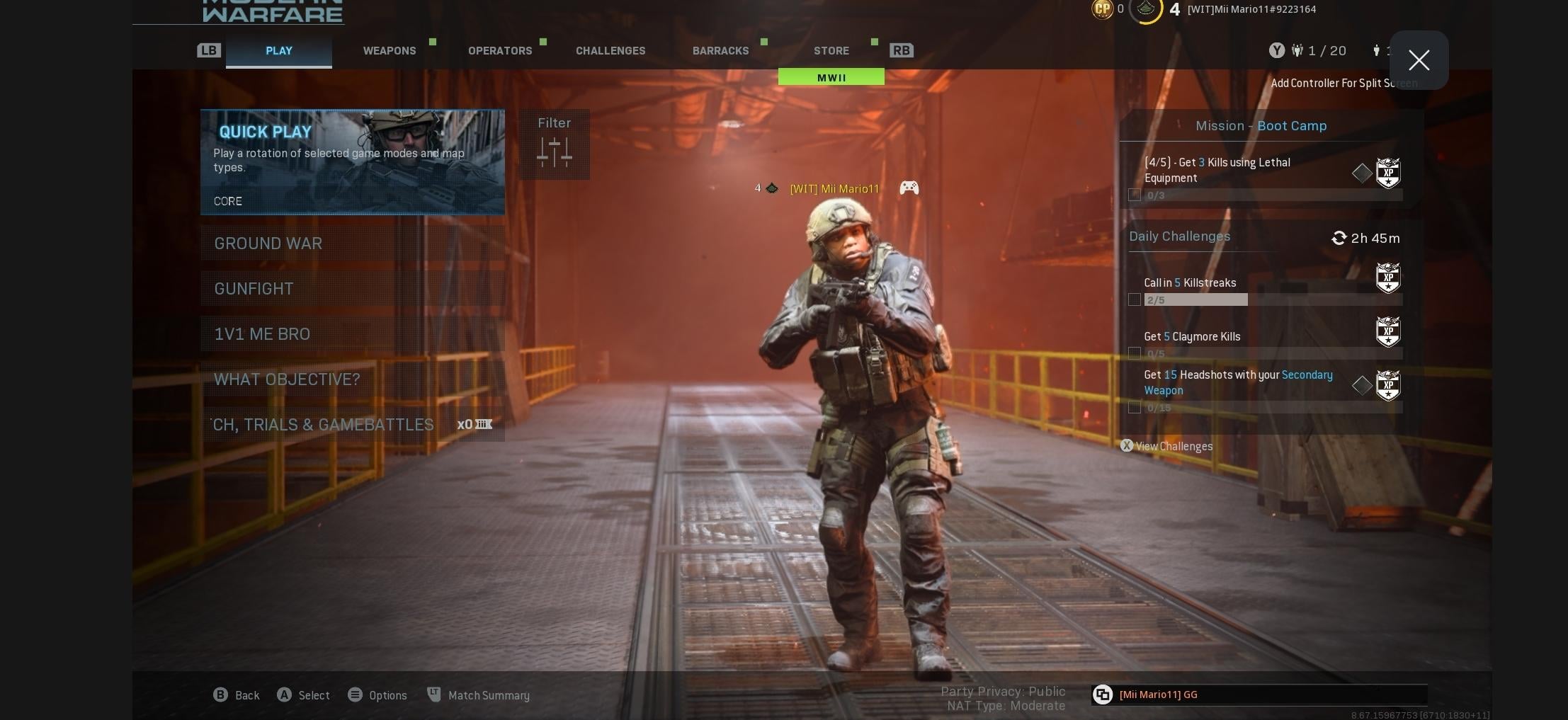Open the Store tab
The width and height of the screenshot is (1568, 720).
tap(831, 51)
